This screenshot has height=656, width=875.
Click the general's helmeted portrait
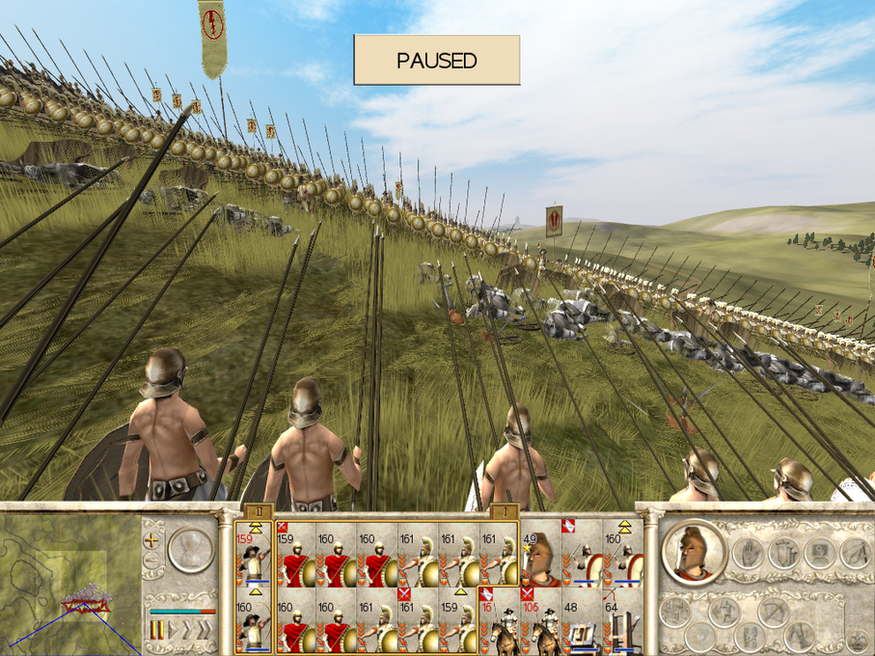[x=694, y=551]
